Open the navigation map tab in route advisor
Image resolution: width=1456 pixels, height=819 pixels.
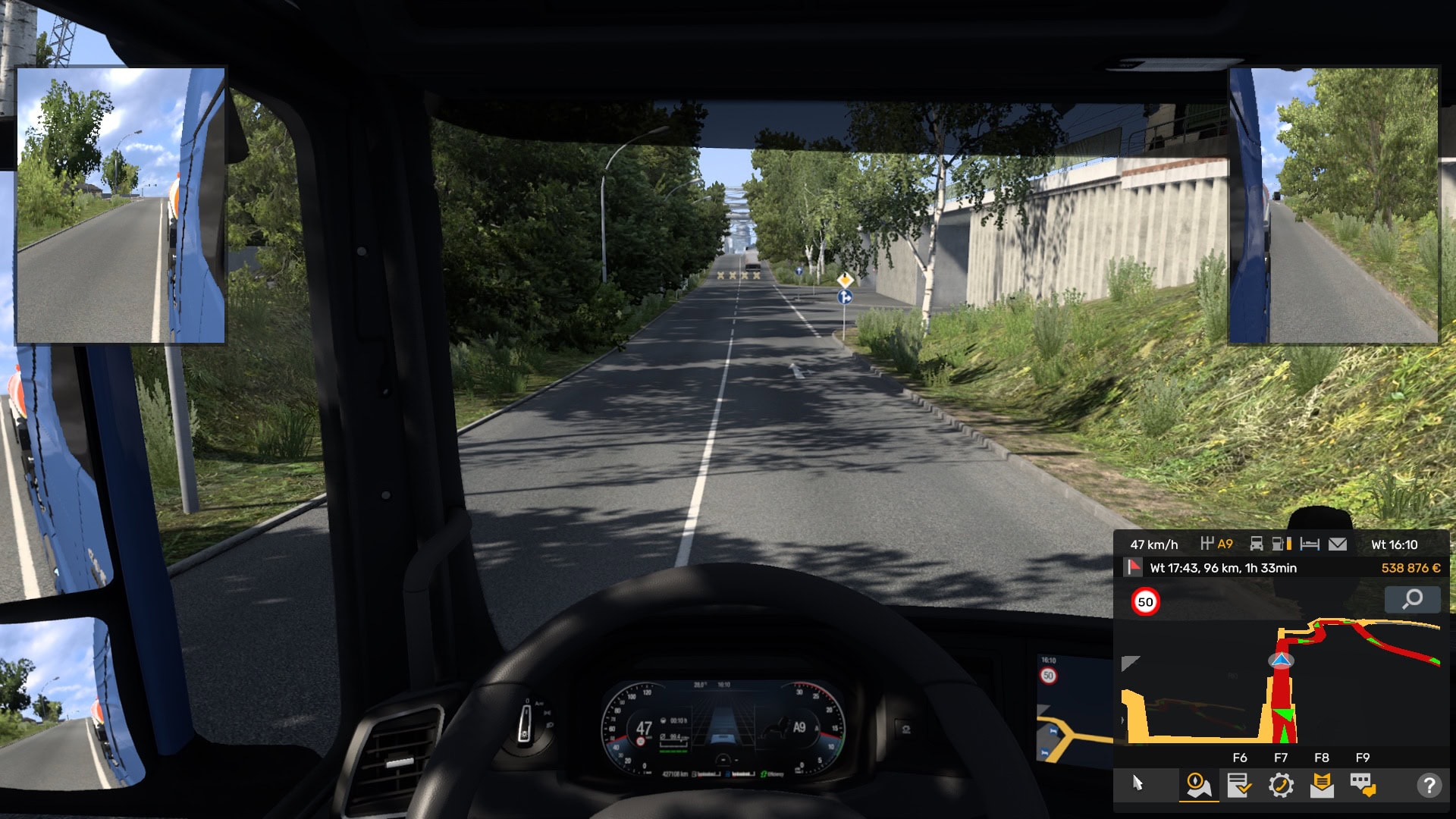coord(1200,785)
